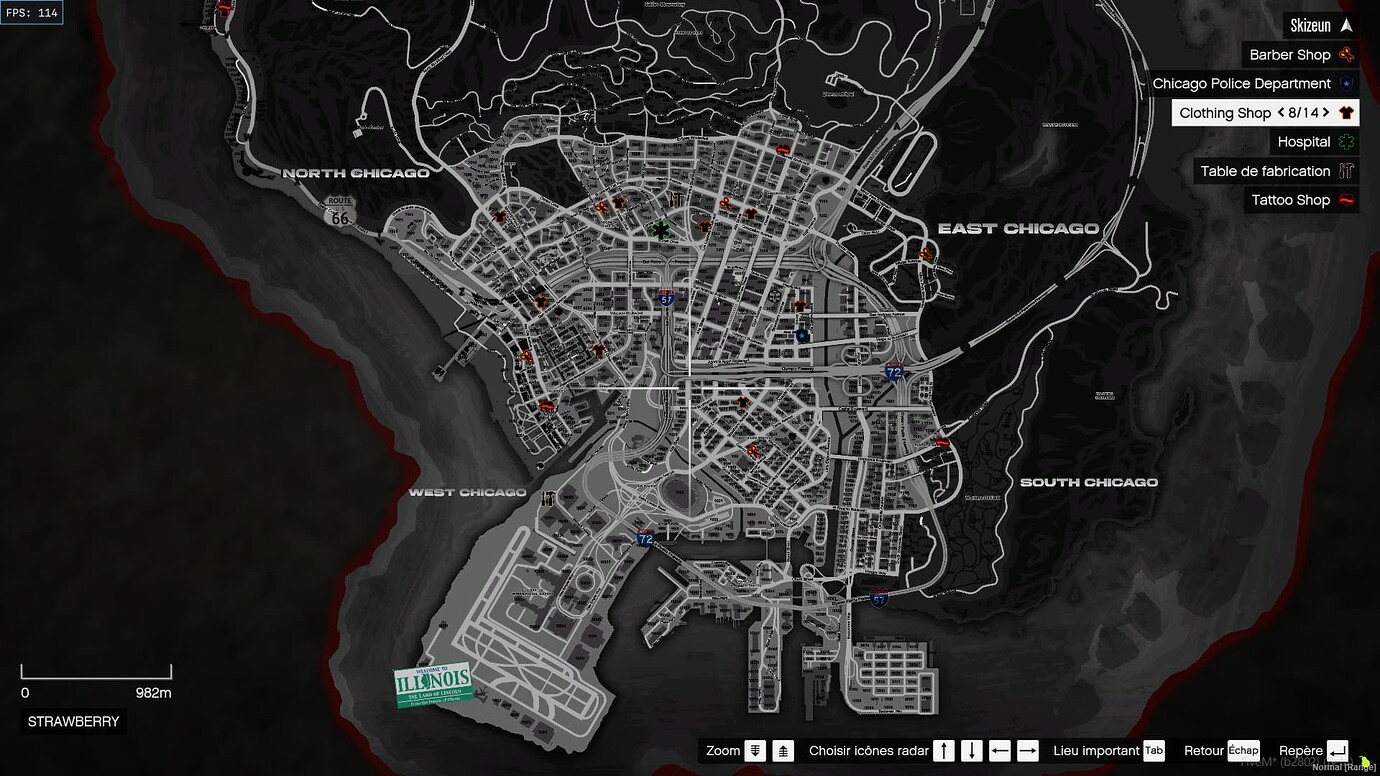Go to previous Clothing Shop with left chevron

pyautogui.click(x=1279, y=112)
